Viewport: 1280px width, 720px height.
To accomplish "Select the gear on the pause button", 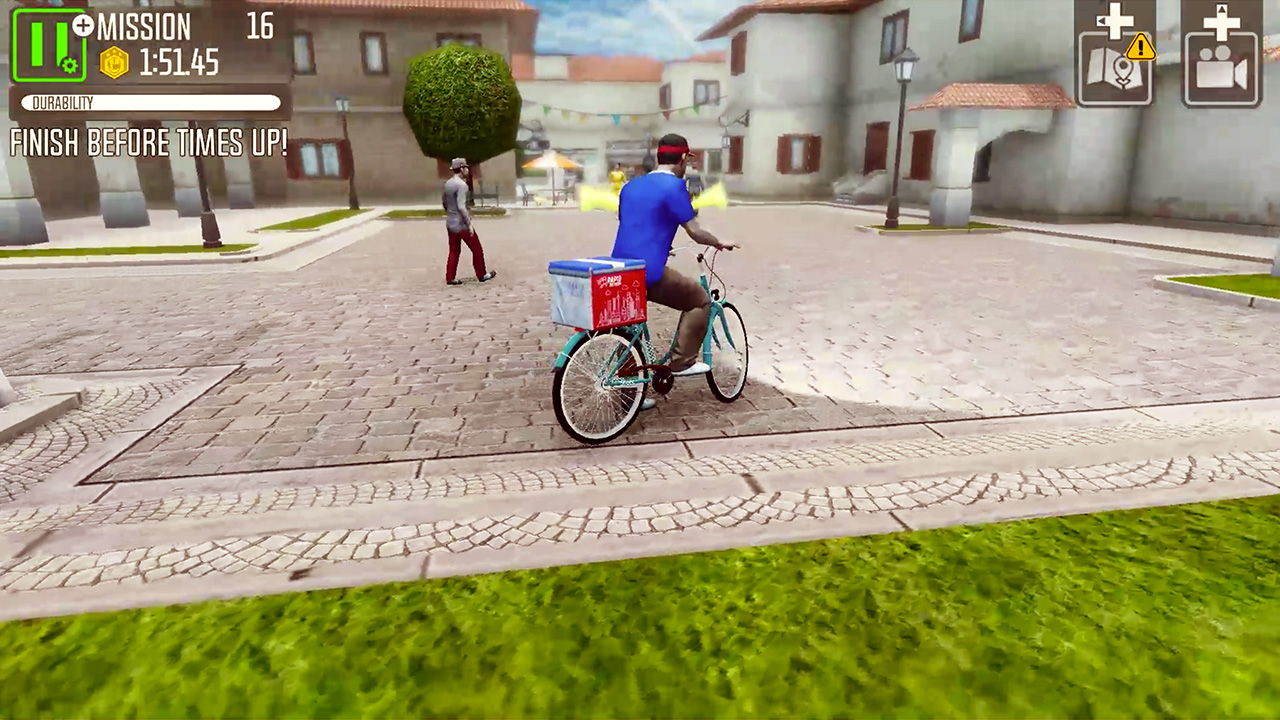I will [69, 67].
